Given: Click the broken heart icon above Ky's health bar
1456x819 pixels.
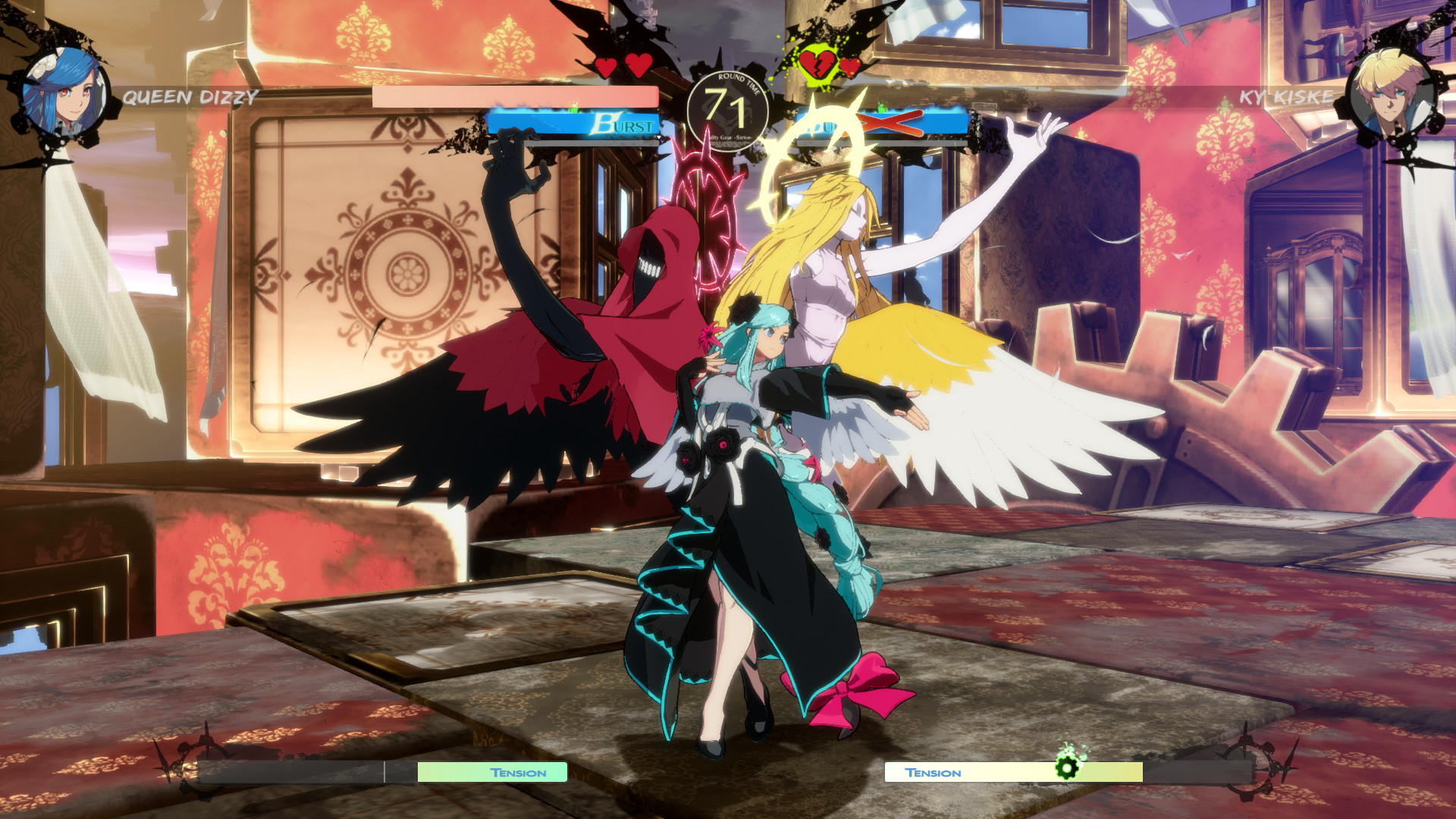Looking at the screenshot, I should 819,64.
